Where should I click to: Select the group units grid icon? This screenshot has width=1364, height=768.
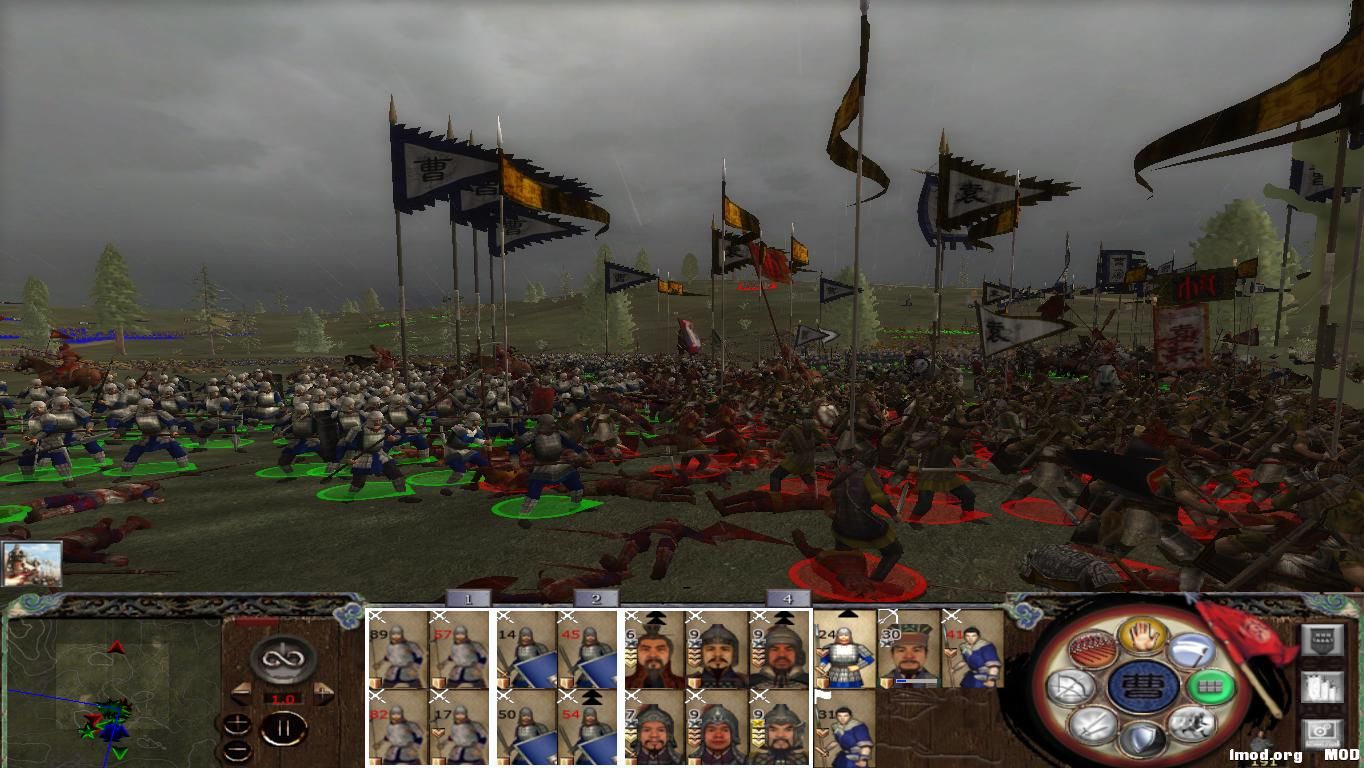click(1212, 686)
